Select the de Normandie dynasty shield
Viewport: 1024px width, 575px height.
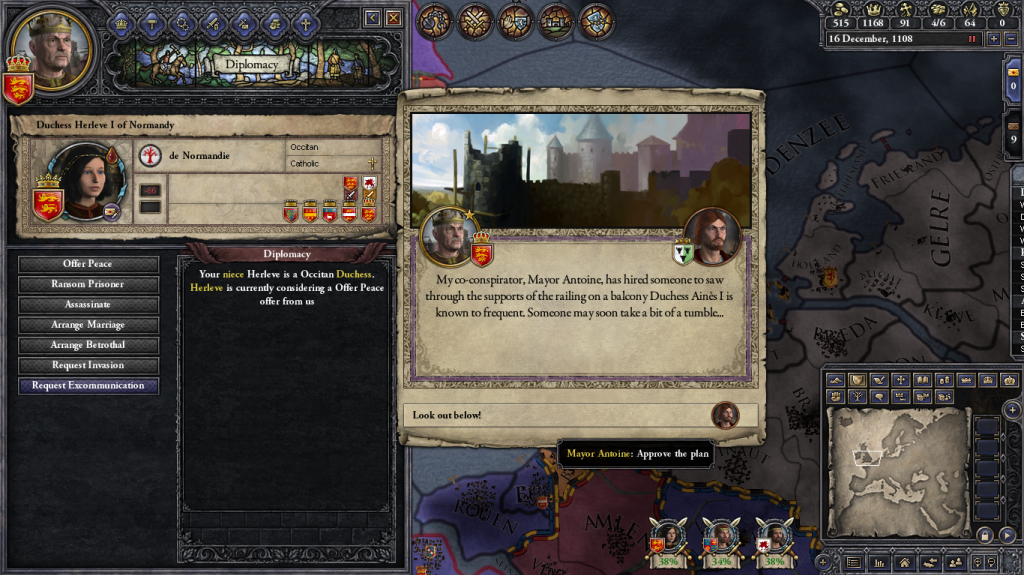coord(150,156)
